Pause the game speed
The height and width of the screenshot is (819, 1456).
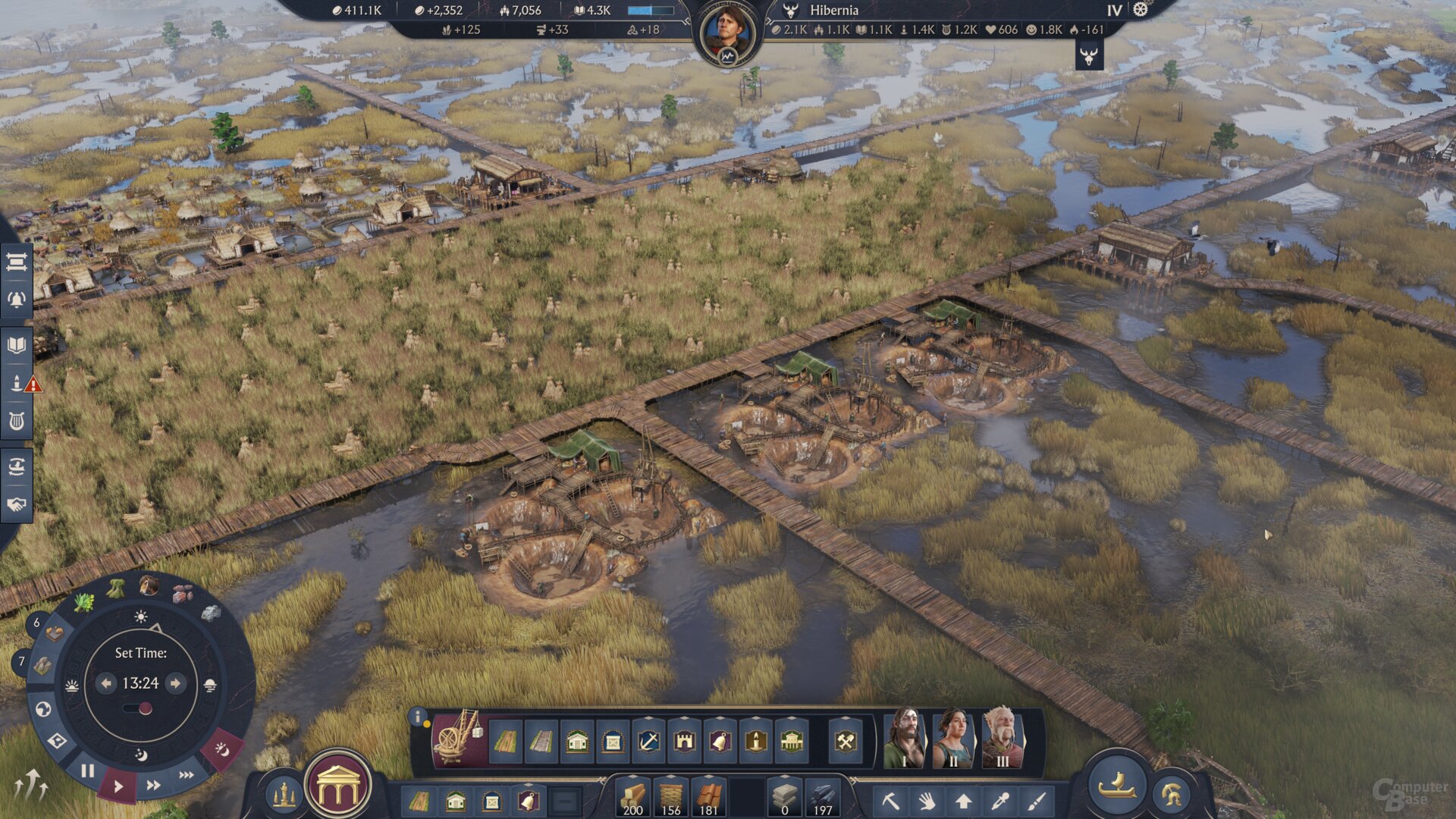coord(88,770)
